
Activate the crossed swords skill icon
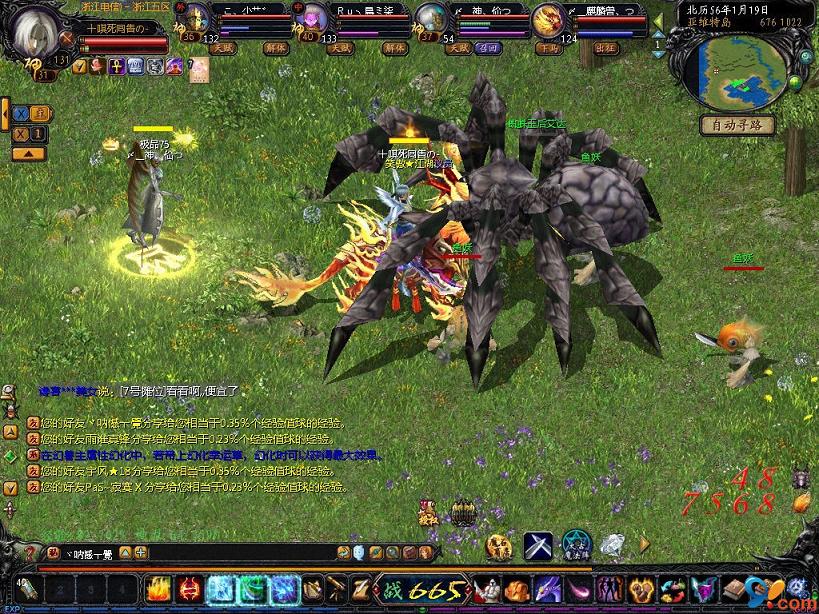click(x=538, y=545)
